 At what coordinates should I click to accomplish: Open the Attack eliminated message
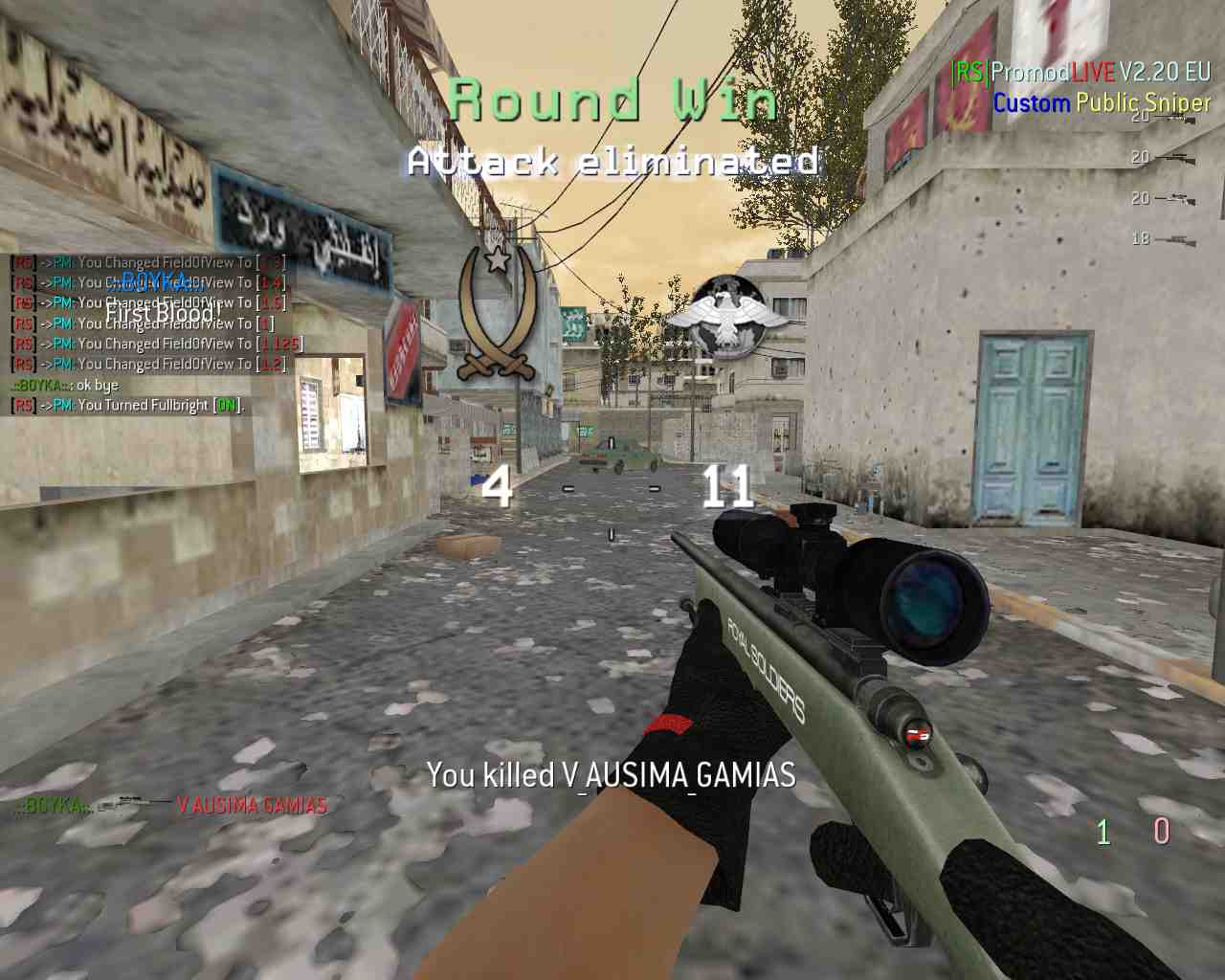point(613,163)
